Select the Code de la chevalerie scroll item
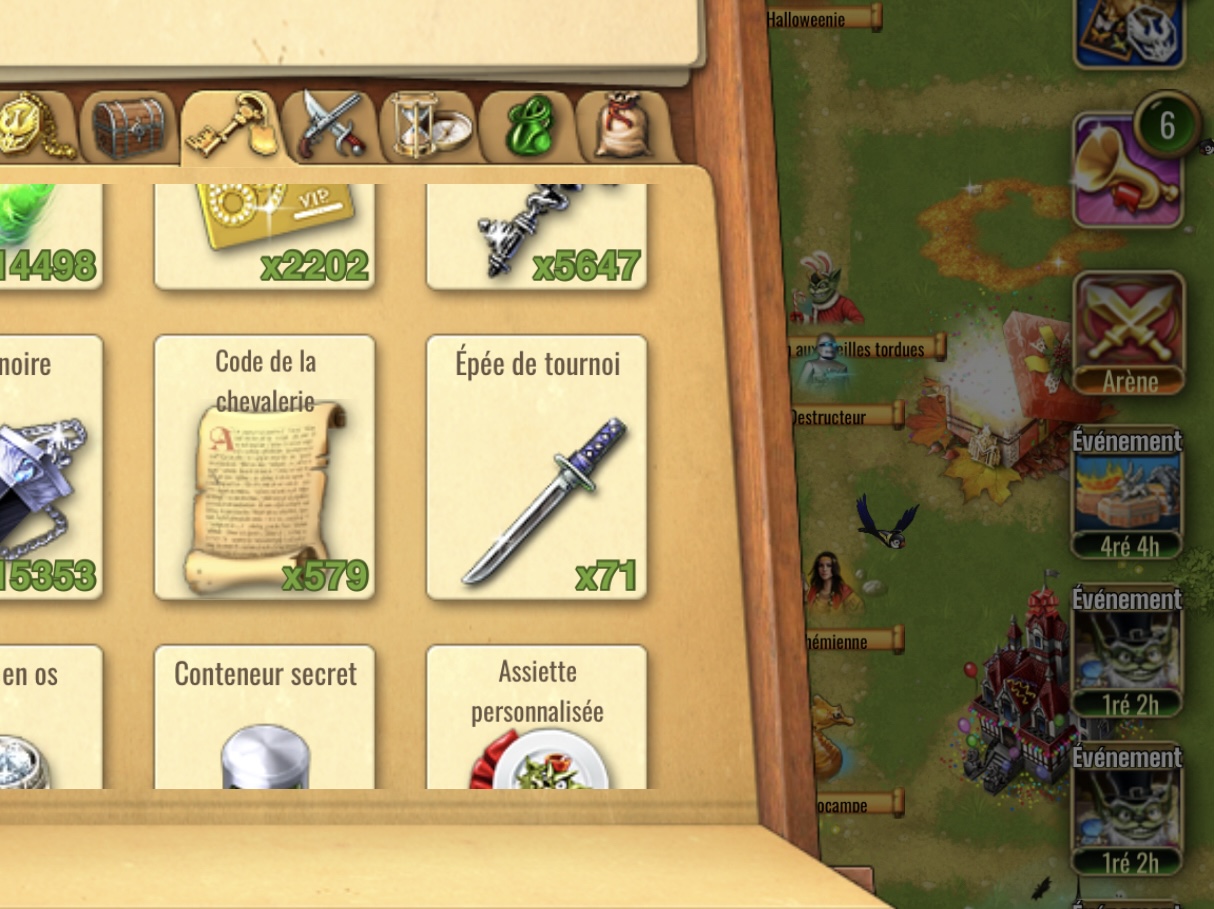Viewport: 1214px width, 909px height. pyautogui.click(x=265, y=467)
